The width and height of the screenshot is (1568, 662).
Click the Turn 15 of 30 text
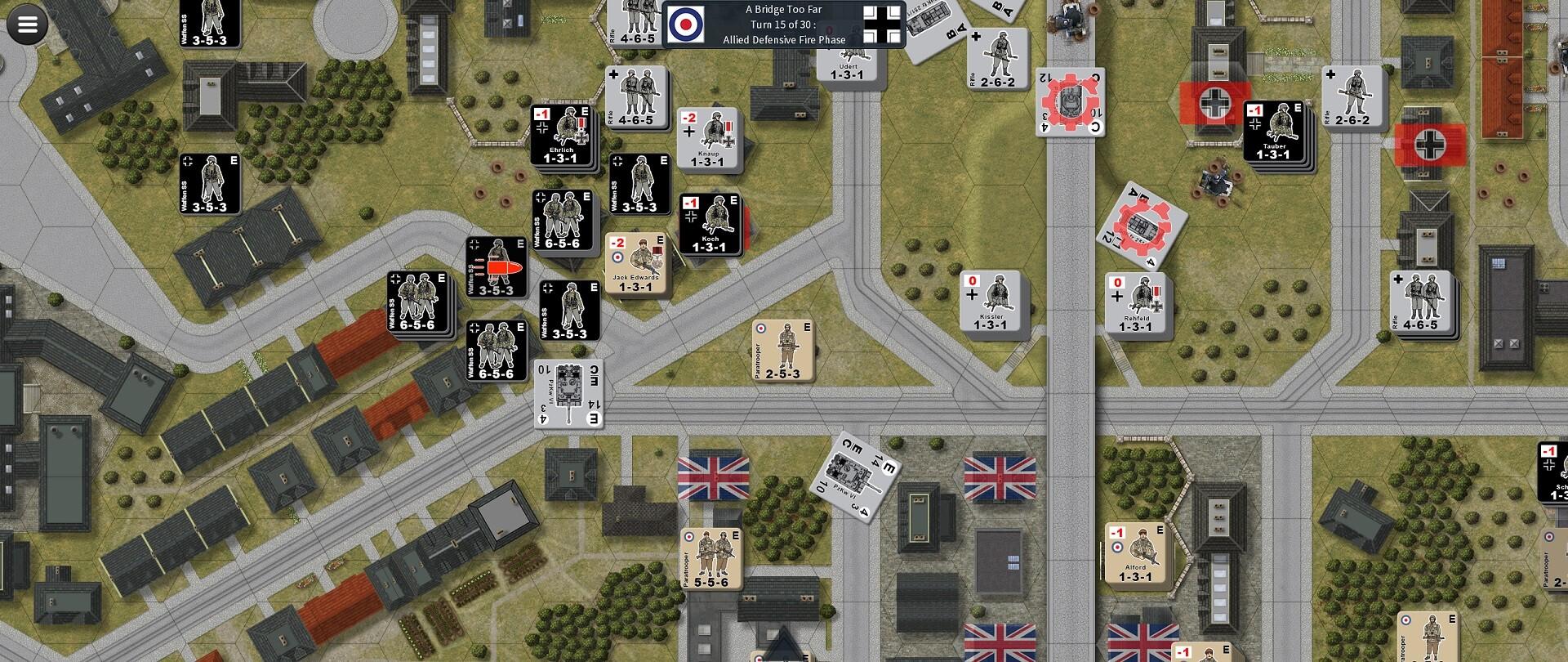coord(784,23)
